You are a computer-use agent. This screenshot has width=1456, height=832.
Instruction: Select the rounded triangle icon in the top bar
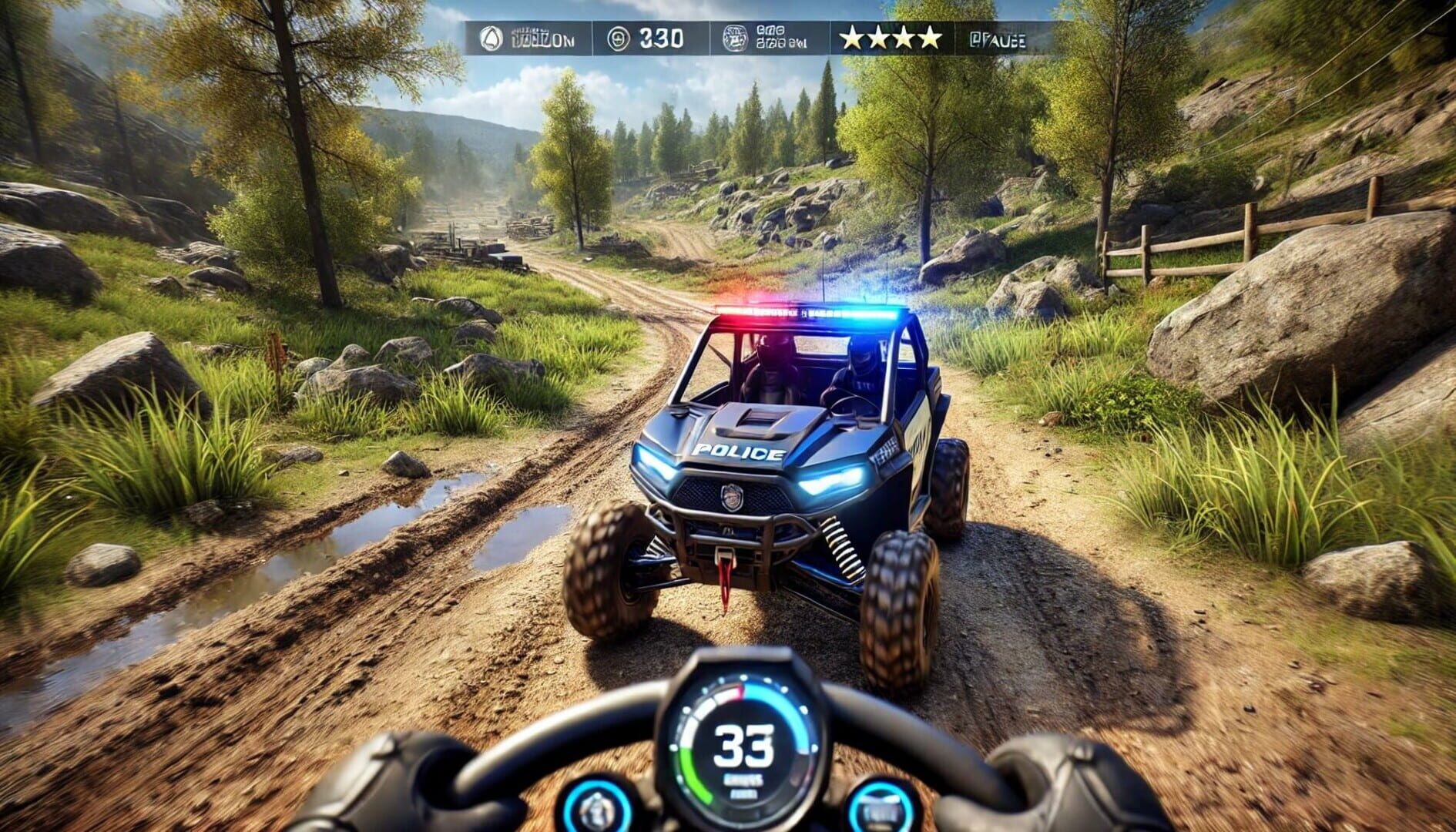pyautogui.click(x=491, y=39)
